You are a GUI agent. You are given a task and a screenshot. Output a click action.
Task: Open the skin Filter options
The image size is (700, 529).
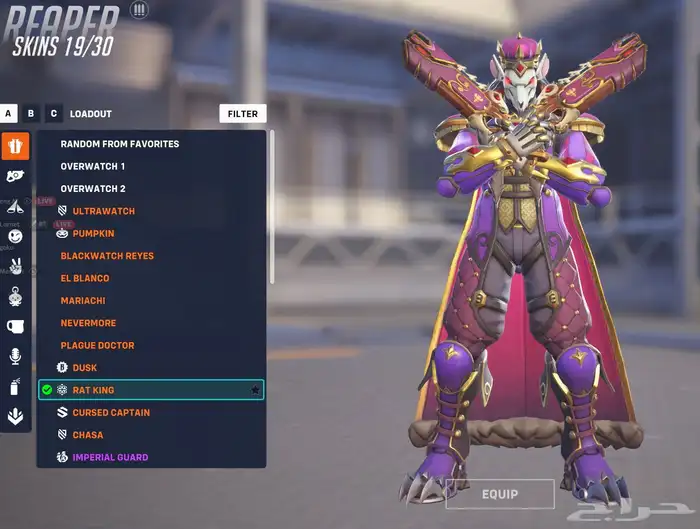[x=243, y=114]
